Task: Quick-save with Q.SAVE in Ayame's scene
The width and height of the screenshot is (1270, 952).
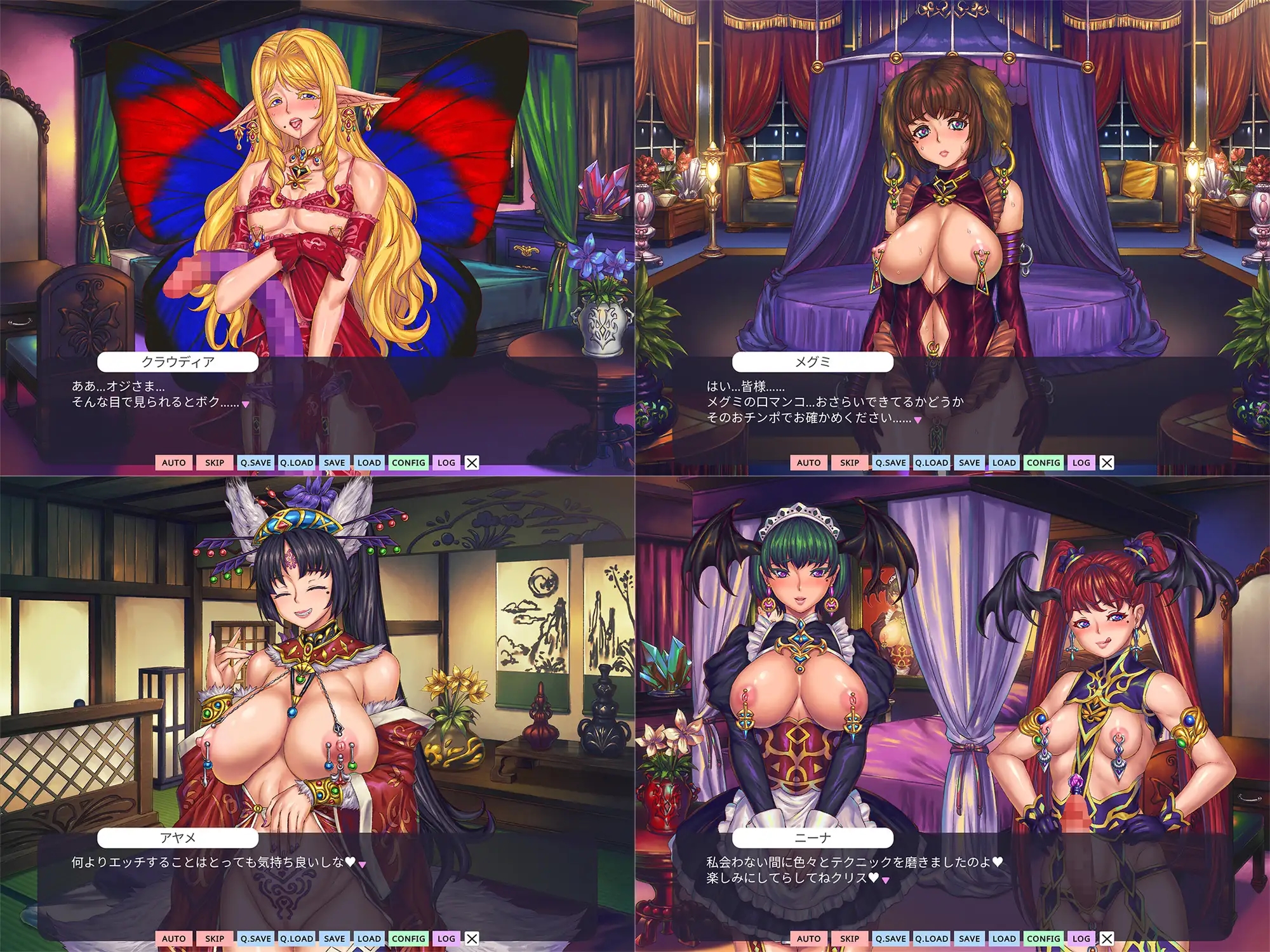Action: click(x=257, y=938)
